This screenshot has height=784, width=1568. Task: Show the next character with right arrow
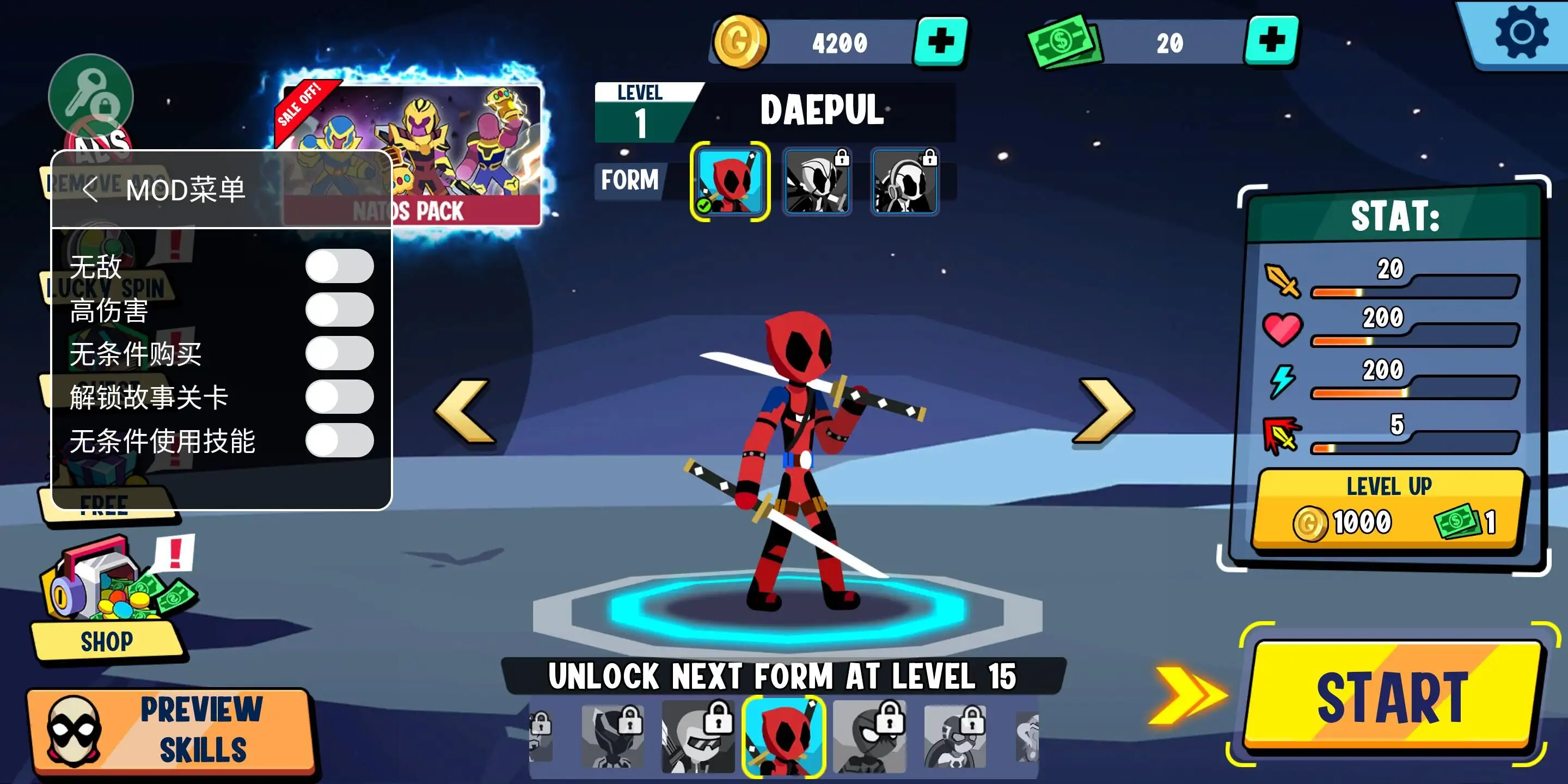1104,412
